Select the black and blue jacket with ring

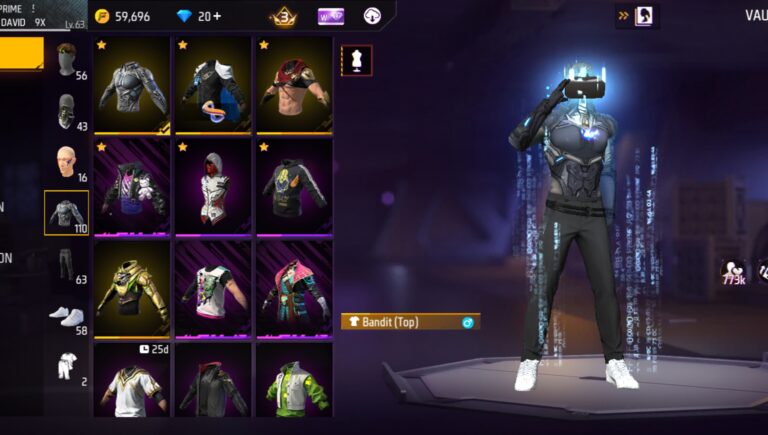point(213,86)
